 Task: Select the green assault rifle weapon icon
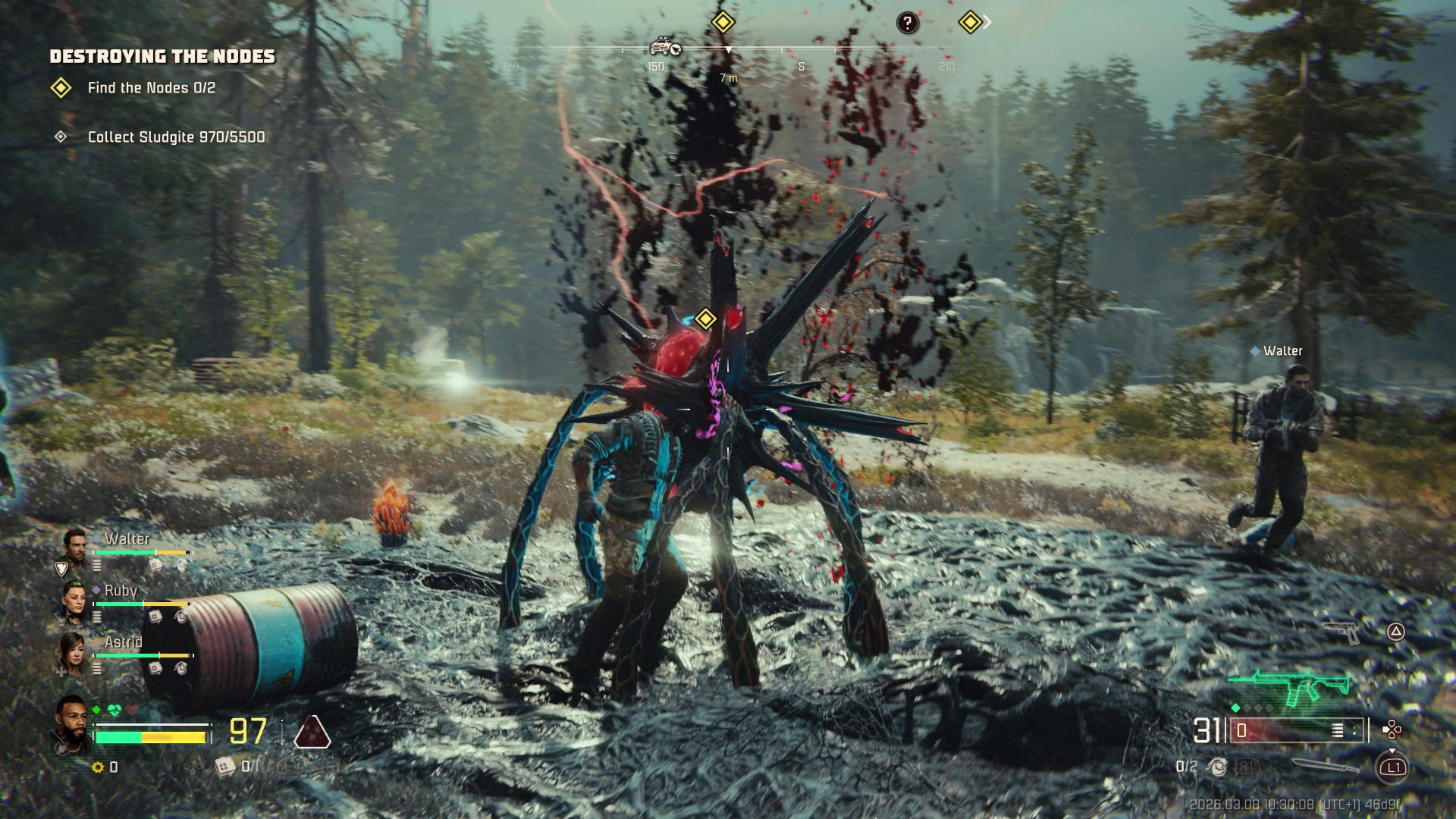point(1289,686)
